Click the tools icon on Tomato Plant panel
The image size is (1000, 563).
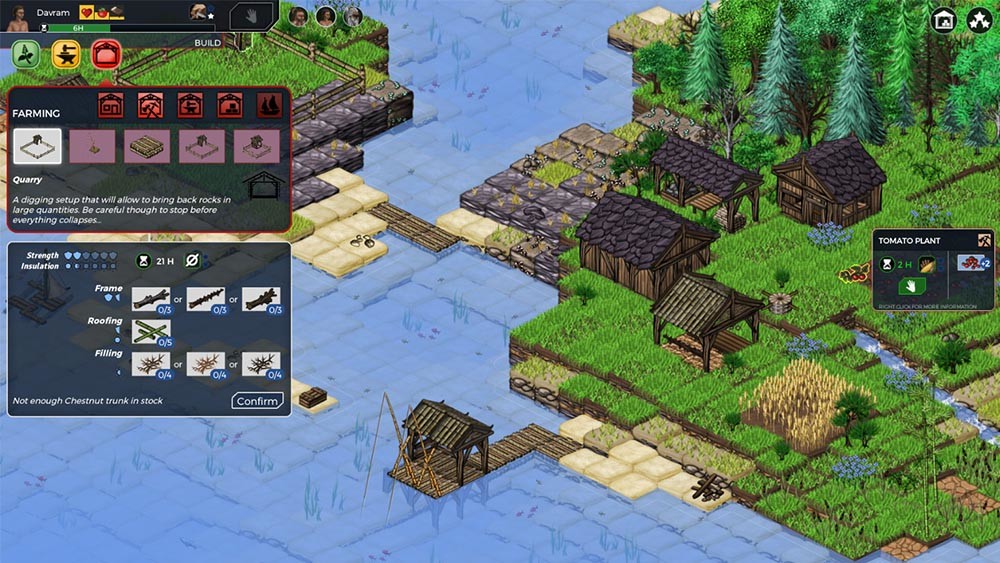tap(984, 240)
